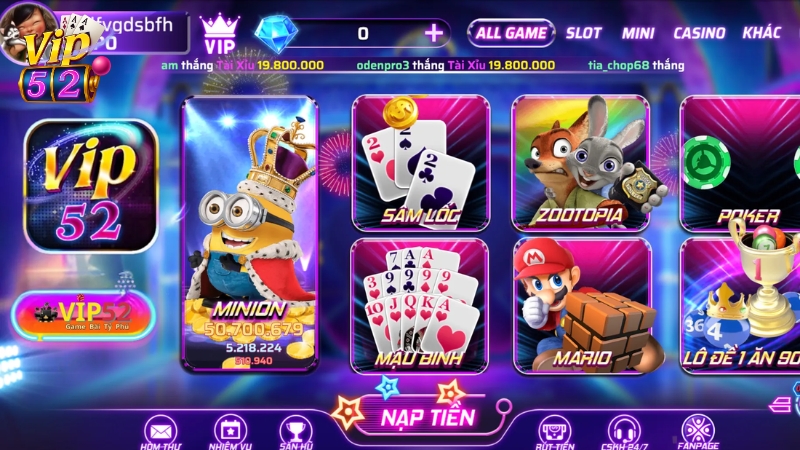
Task: Select the MINI games tab
Action: (638, 33)
